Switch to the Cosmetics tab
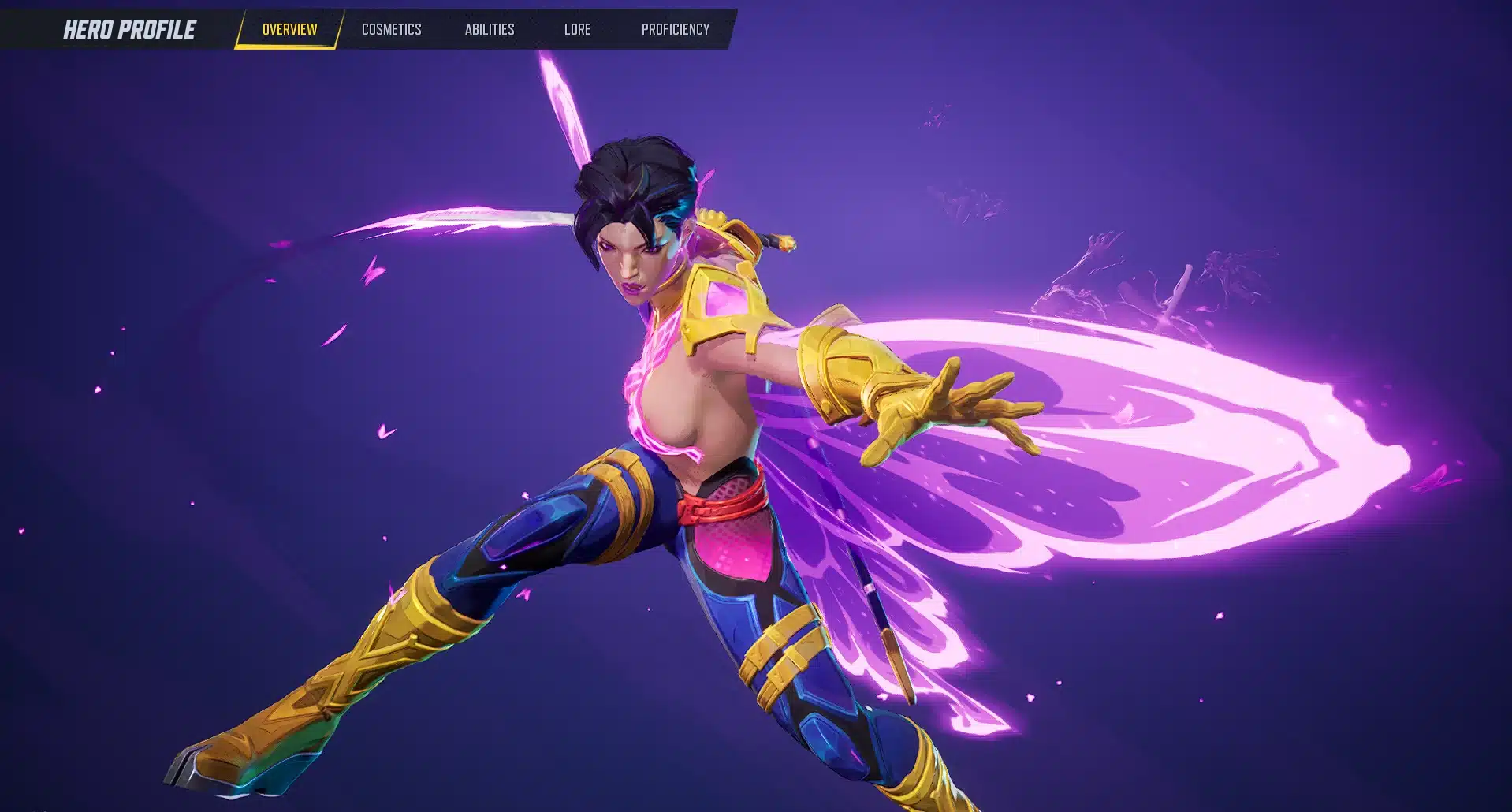Viewport: 1512px width, 812px height. click(391, 29)
